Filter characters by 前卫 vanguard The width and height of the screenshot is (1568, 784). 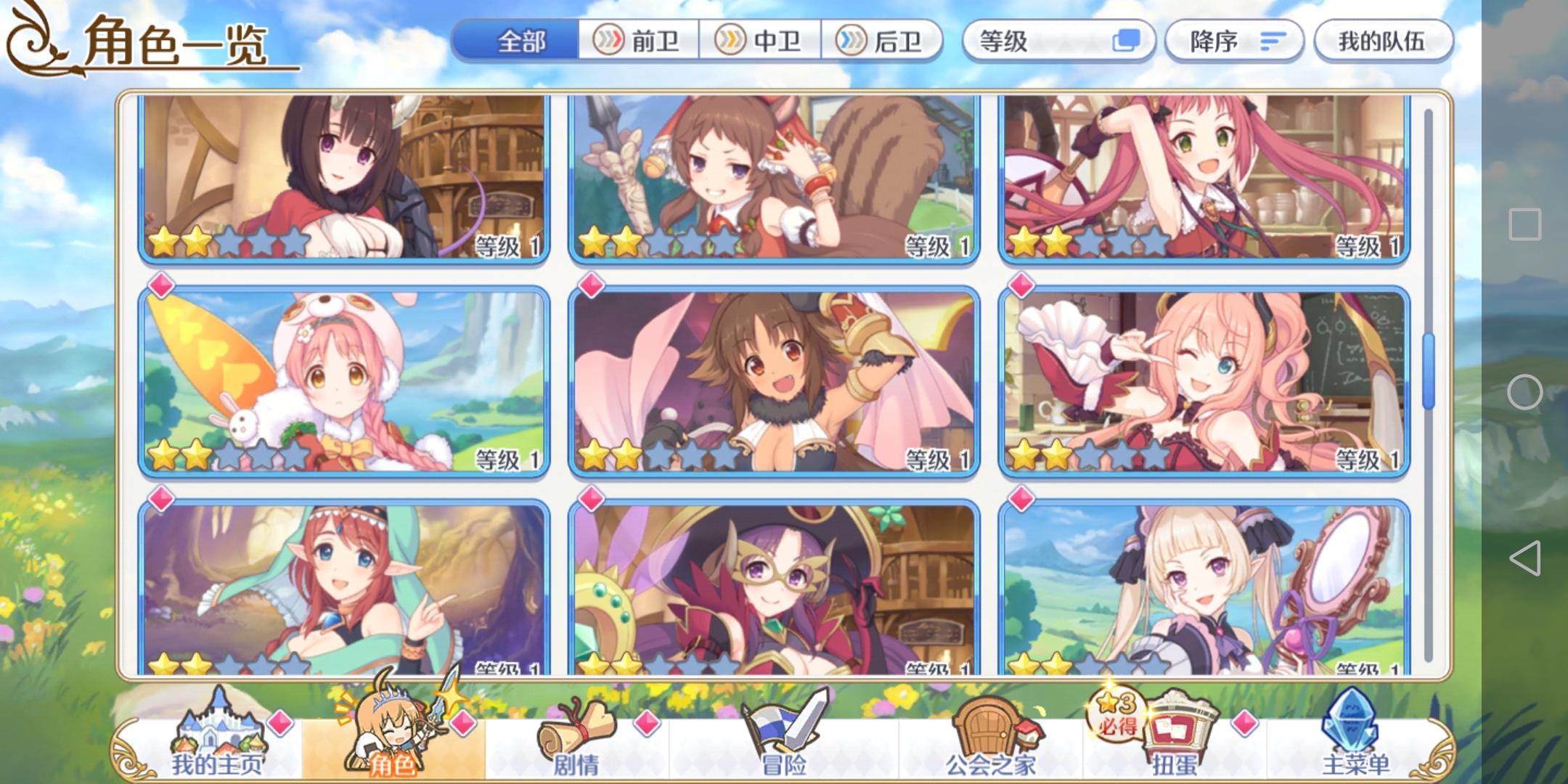(x=639, y=41)
